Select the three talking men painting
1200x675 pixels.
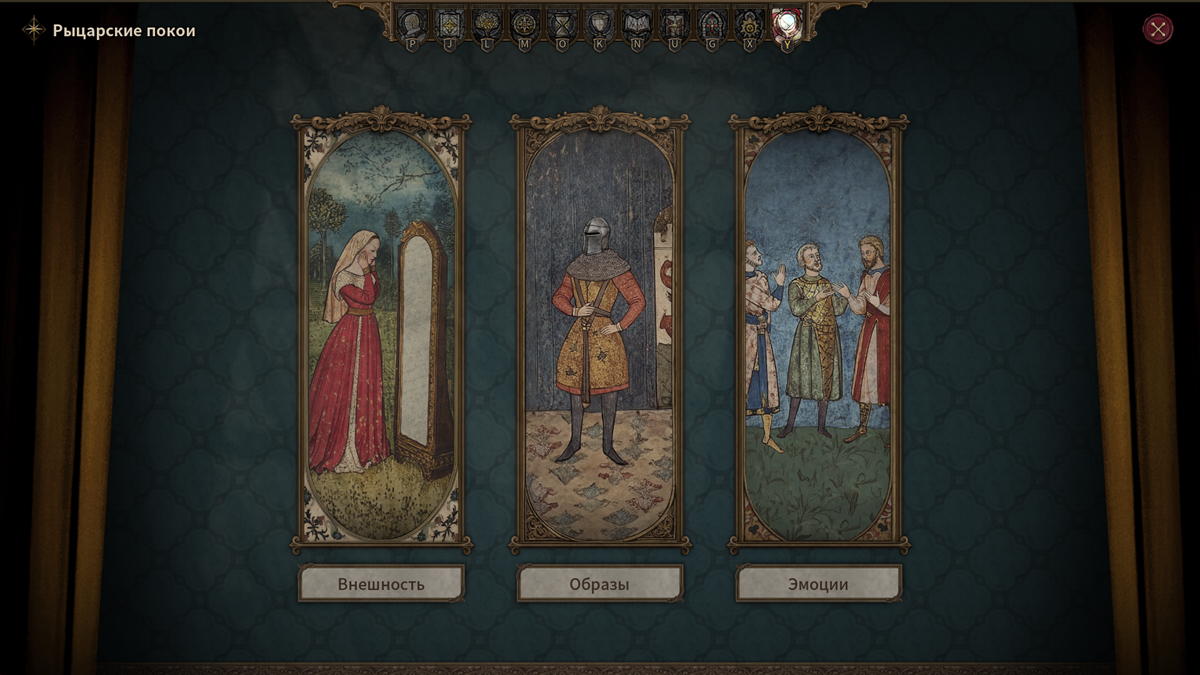tap(819, 330)
